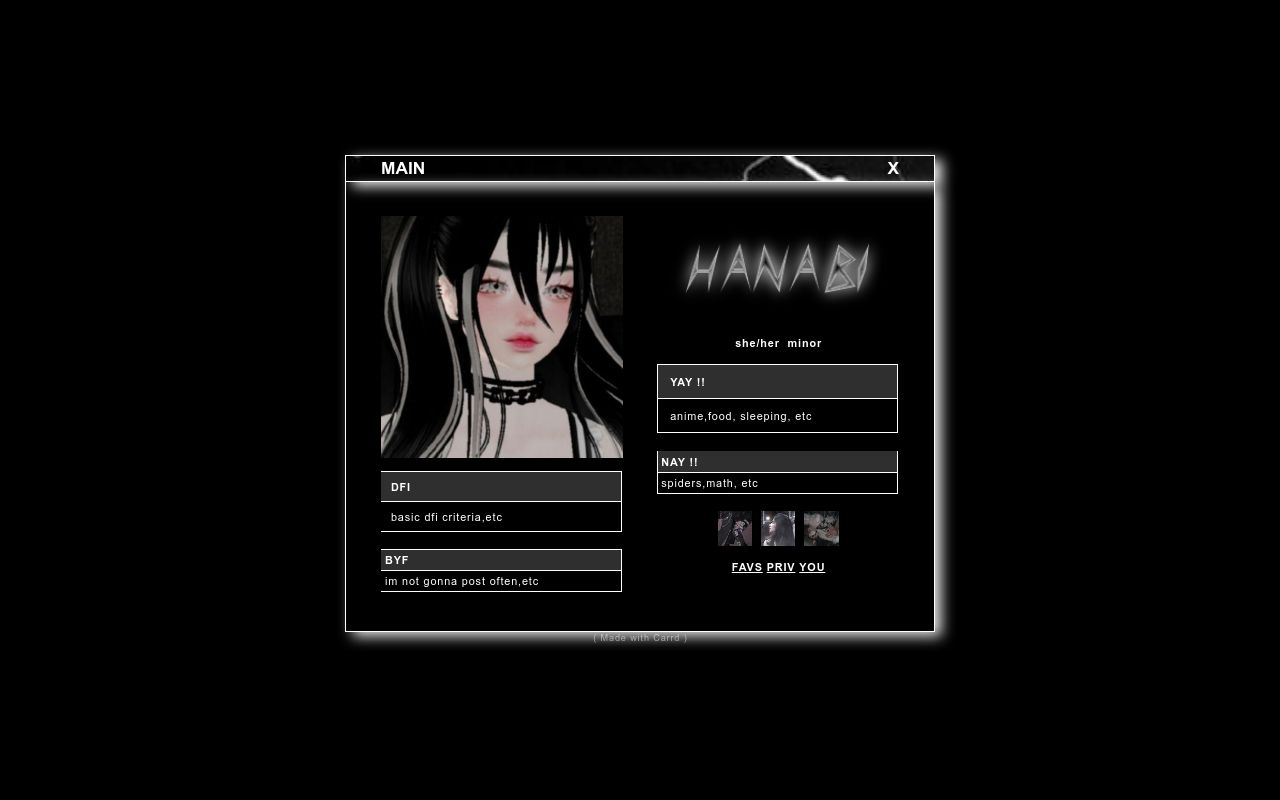The image size is (1280, 800).
Task: Click the anime,food, sleeping text box
Action: [x=777, y=415]
